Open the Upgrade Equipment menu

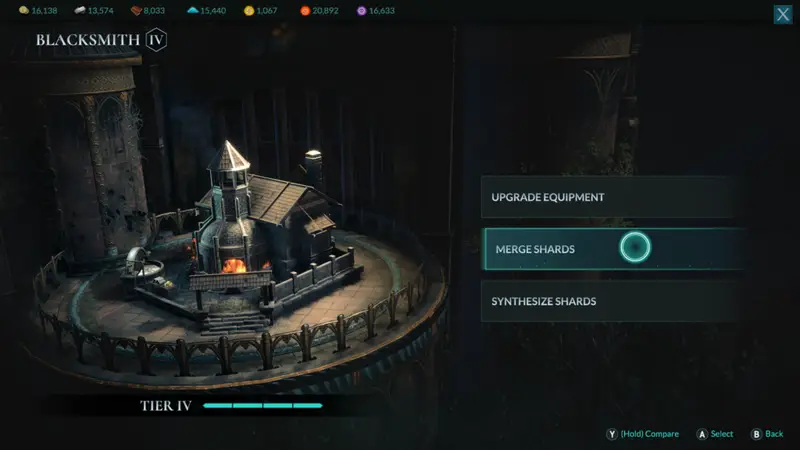point(612,197)
